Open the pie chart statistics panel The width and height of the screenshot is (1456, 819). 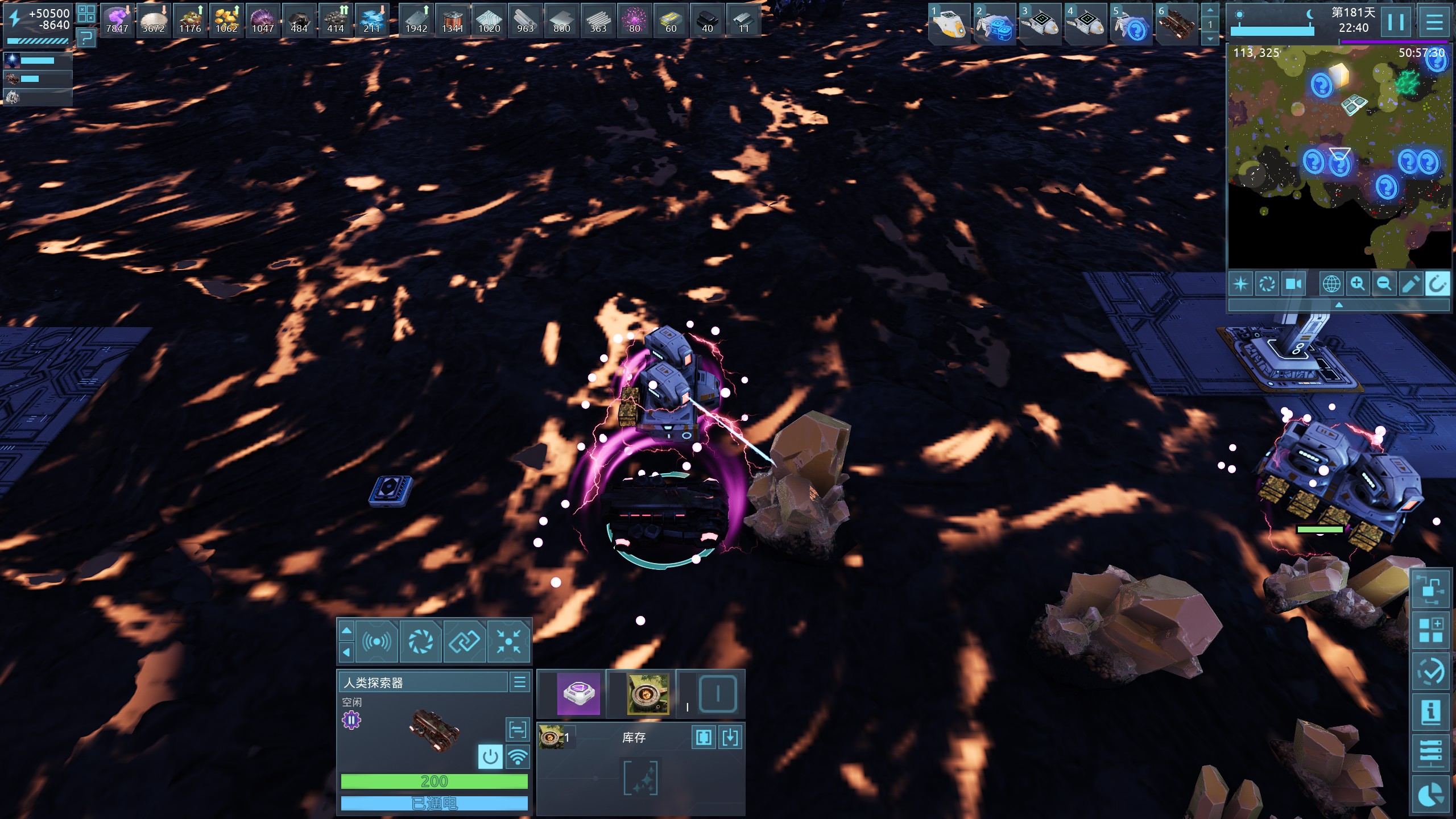point(1431,795)
